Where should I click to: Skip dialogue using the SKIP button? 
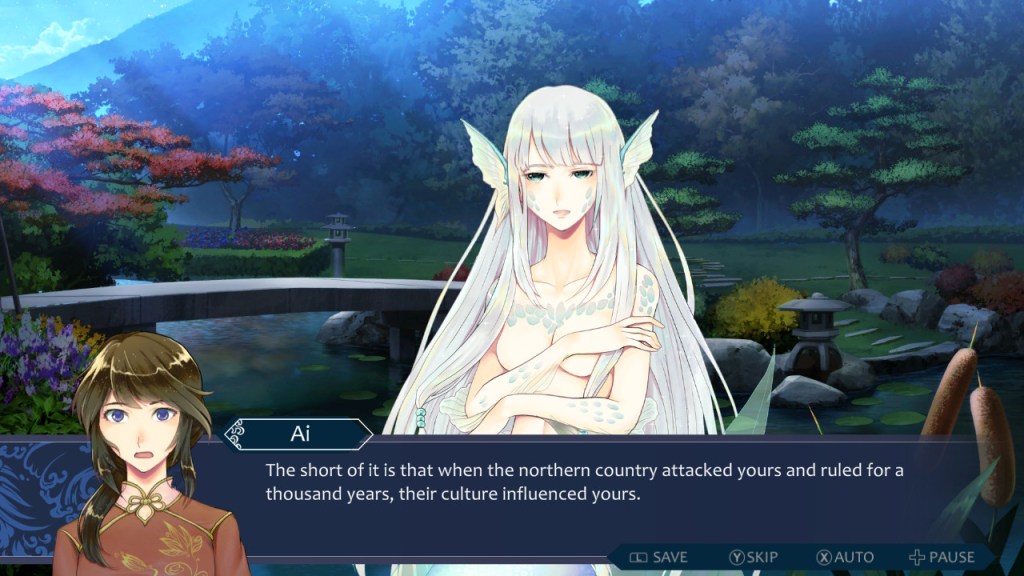tap(753, 557)
